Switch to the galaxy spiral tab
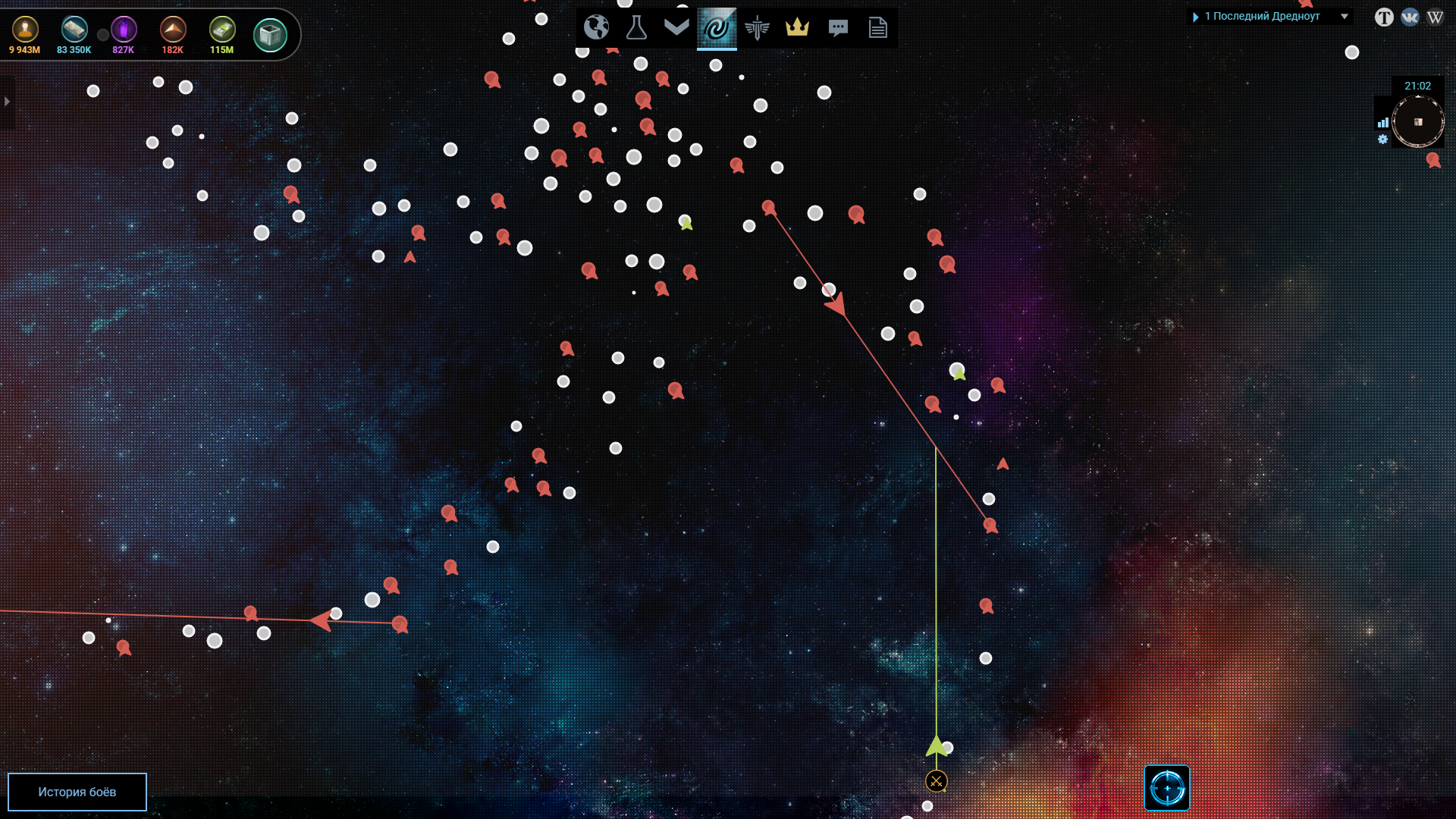This screenshot has width=1456, height=819. [x=717, y=28]
